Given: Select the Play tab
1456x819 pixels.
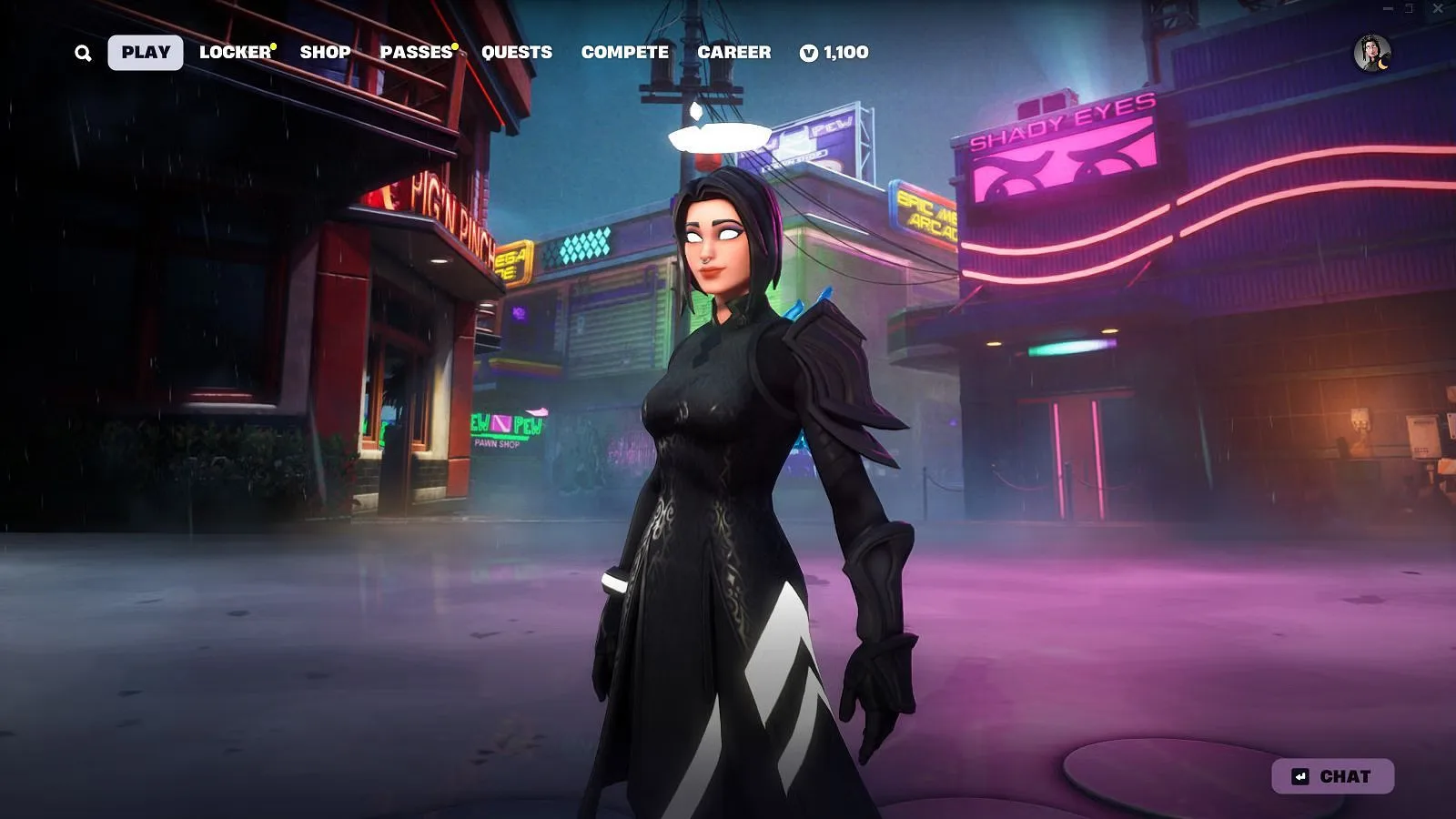Looking at the screenshot, I should pos(146,53).
